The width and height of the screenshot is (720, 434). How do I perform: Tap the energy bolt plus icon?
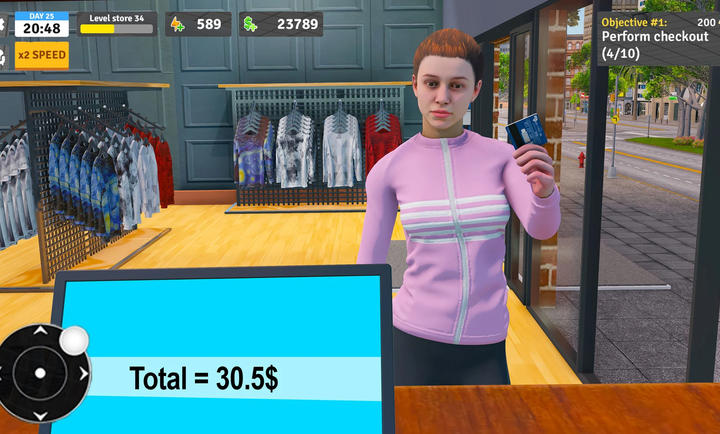(177, 24)
